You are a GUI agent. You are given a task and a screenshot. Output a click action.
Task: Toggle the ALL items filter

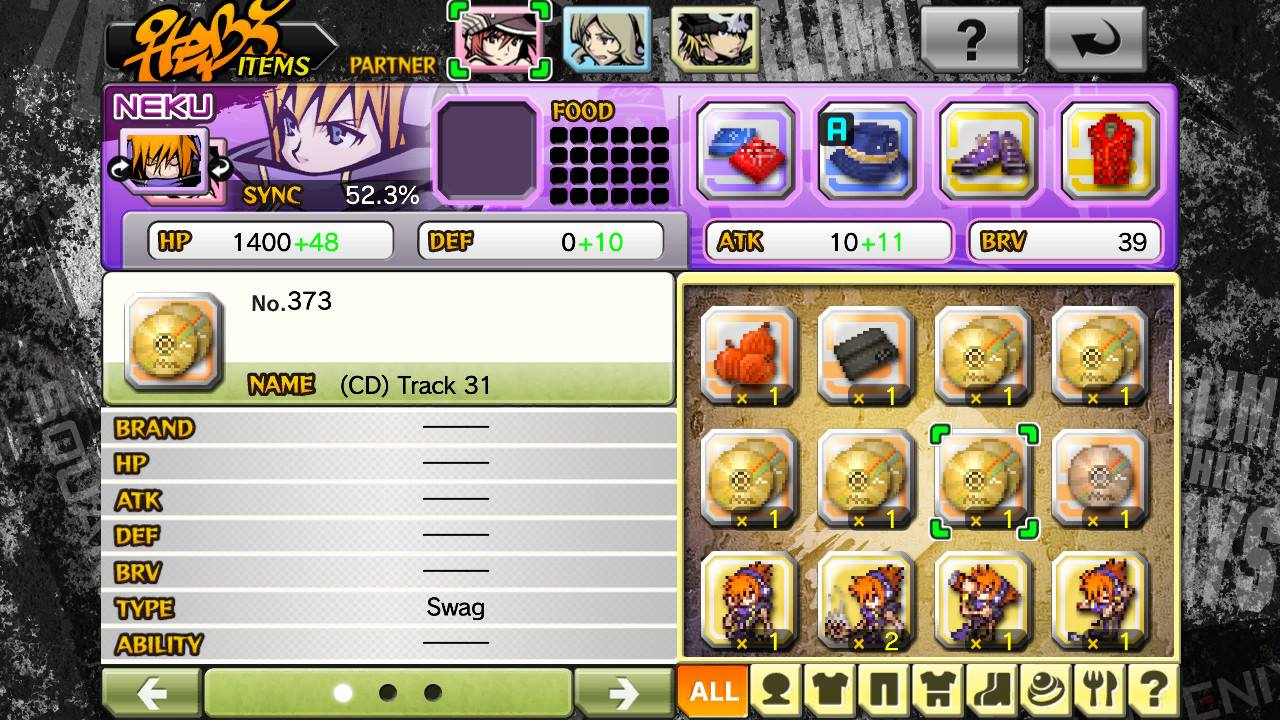click(x=712, y=690)
